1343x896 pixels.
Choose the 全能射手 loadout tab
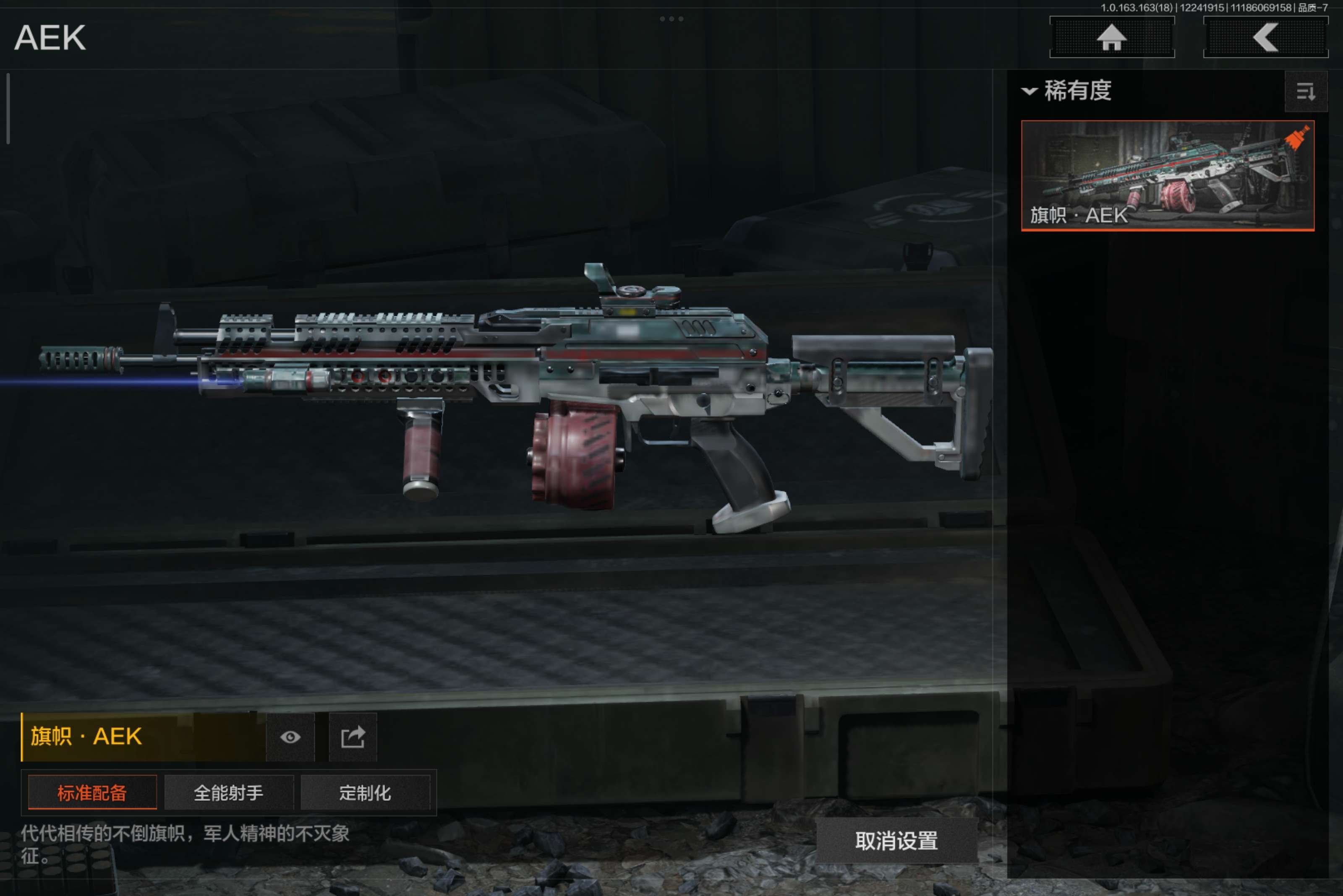[229, 792]
